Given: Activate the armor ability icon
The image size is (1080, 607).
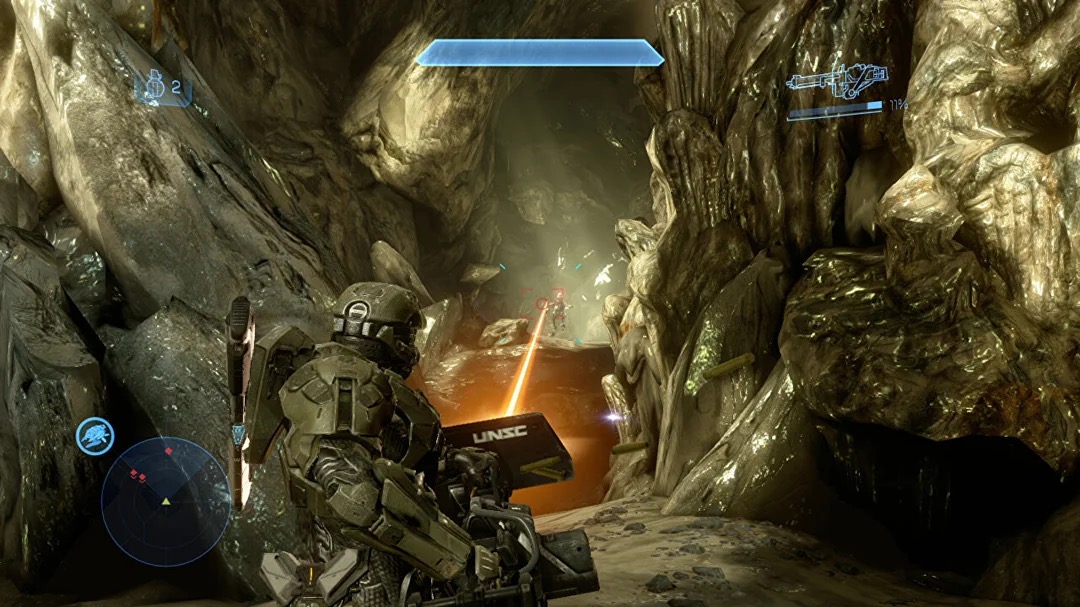Looking at the screenshot, I should pos(96,436).
